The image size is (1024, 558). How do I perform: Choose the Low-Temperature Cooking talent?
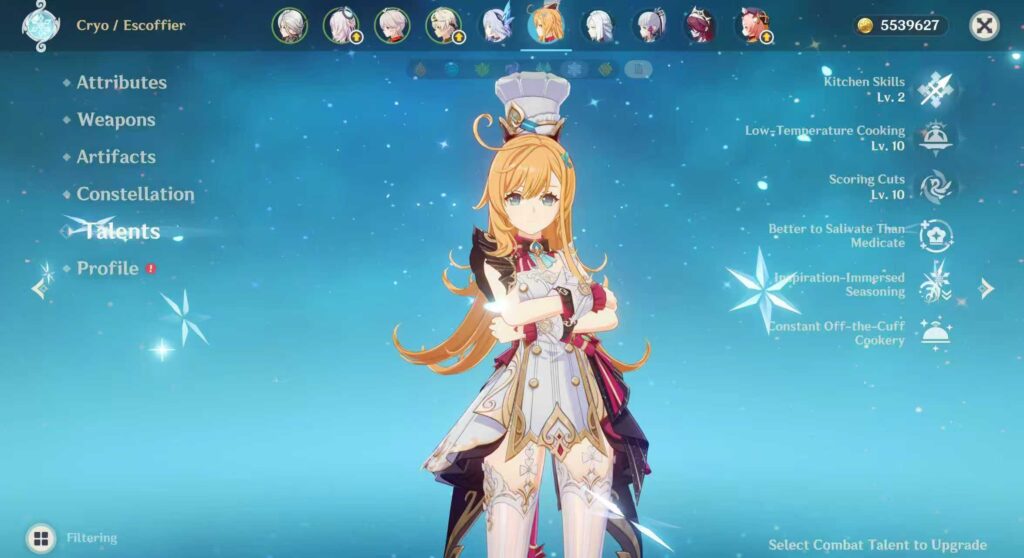[x=936, y=138]
